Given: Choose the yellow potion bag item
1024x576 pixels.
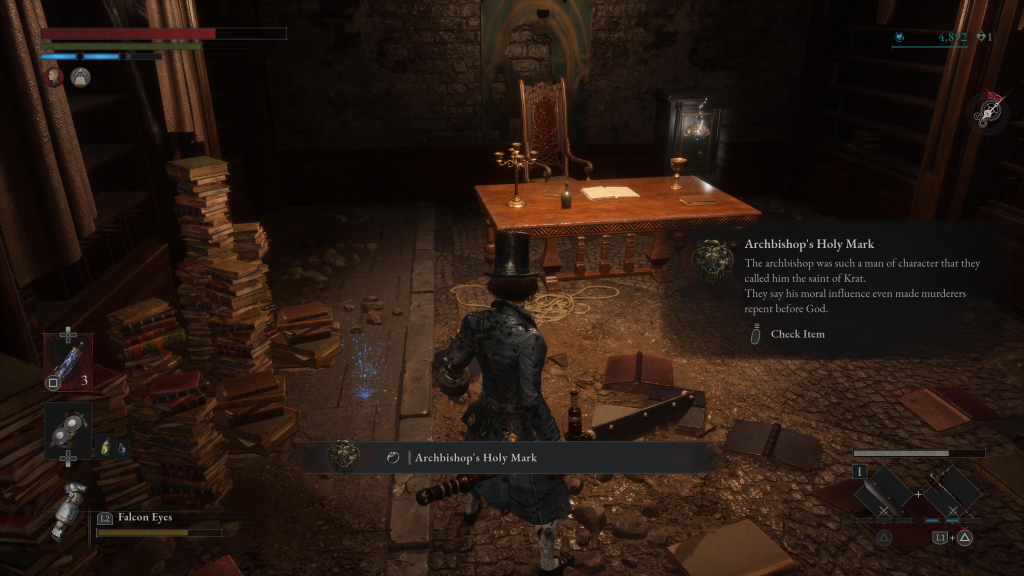Looking at the screenshot, I should 104,447.
